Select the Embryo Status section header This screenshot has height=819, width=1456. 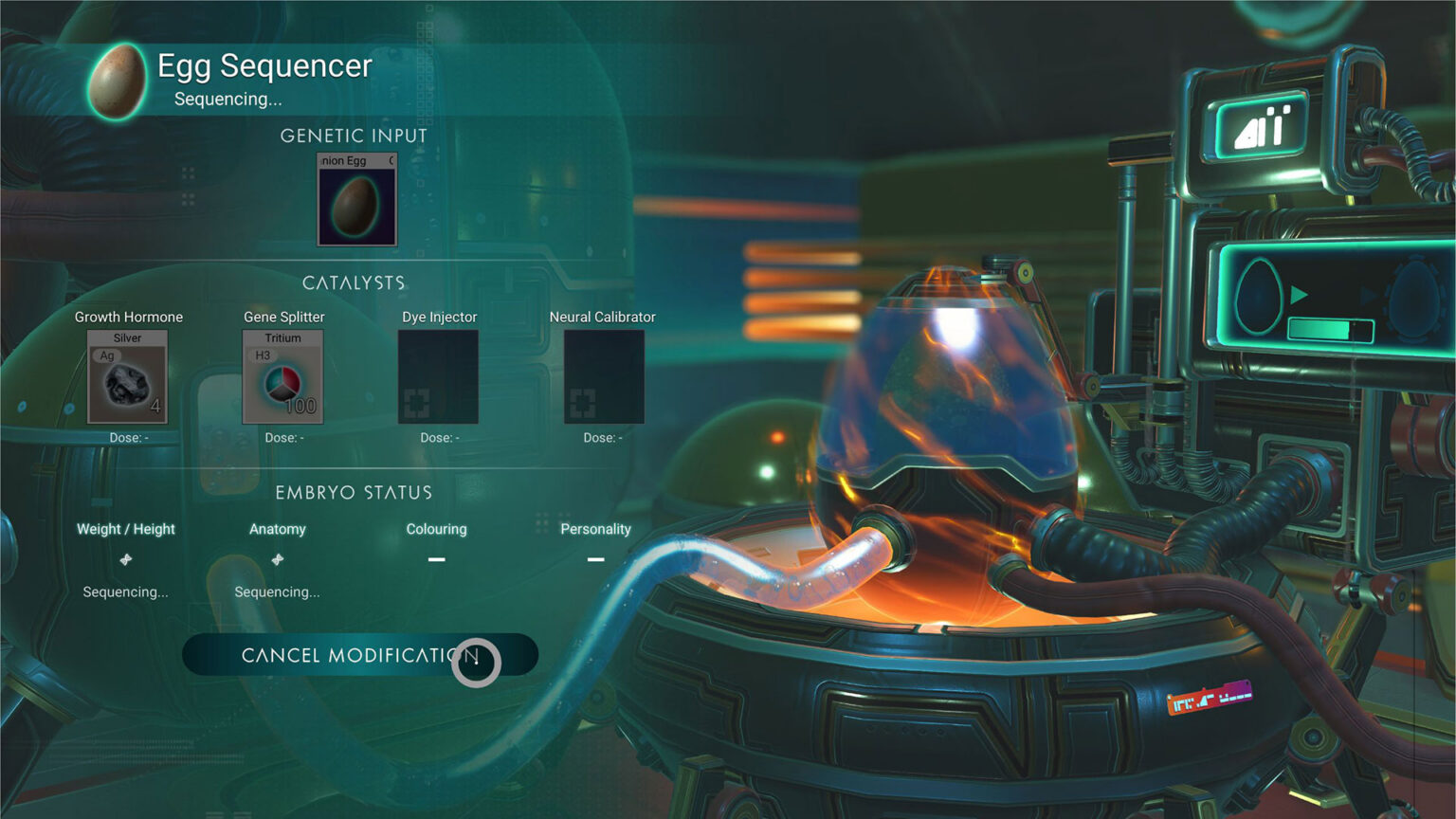tap(354, 492)
